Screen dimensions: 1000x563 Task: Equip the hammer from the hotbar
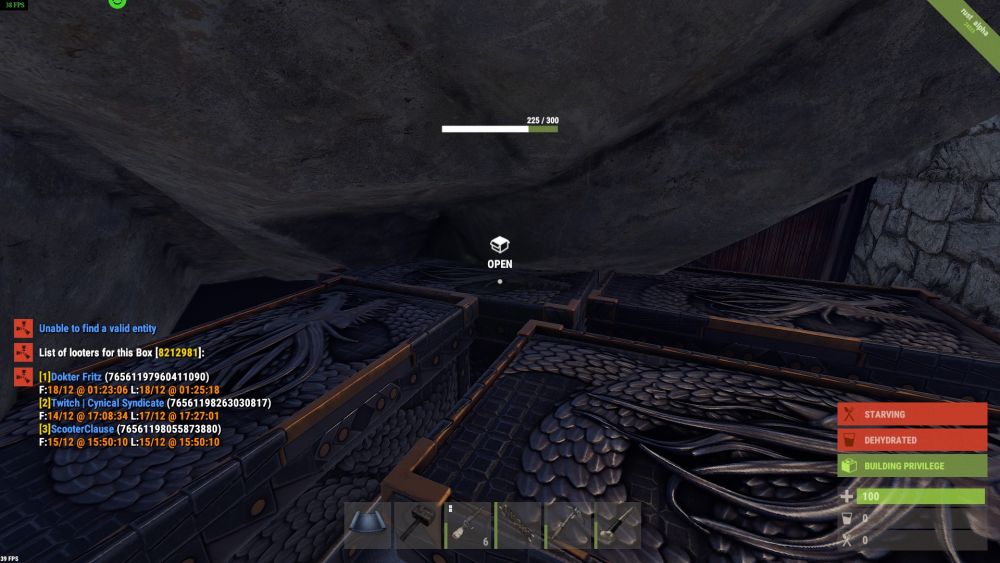tap(417, 525)
